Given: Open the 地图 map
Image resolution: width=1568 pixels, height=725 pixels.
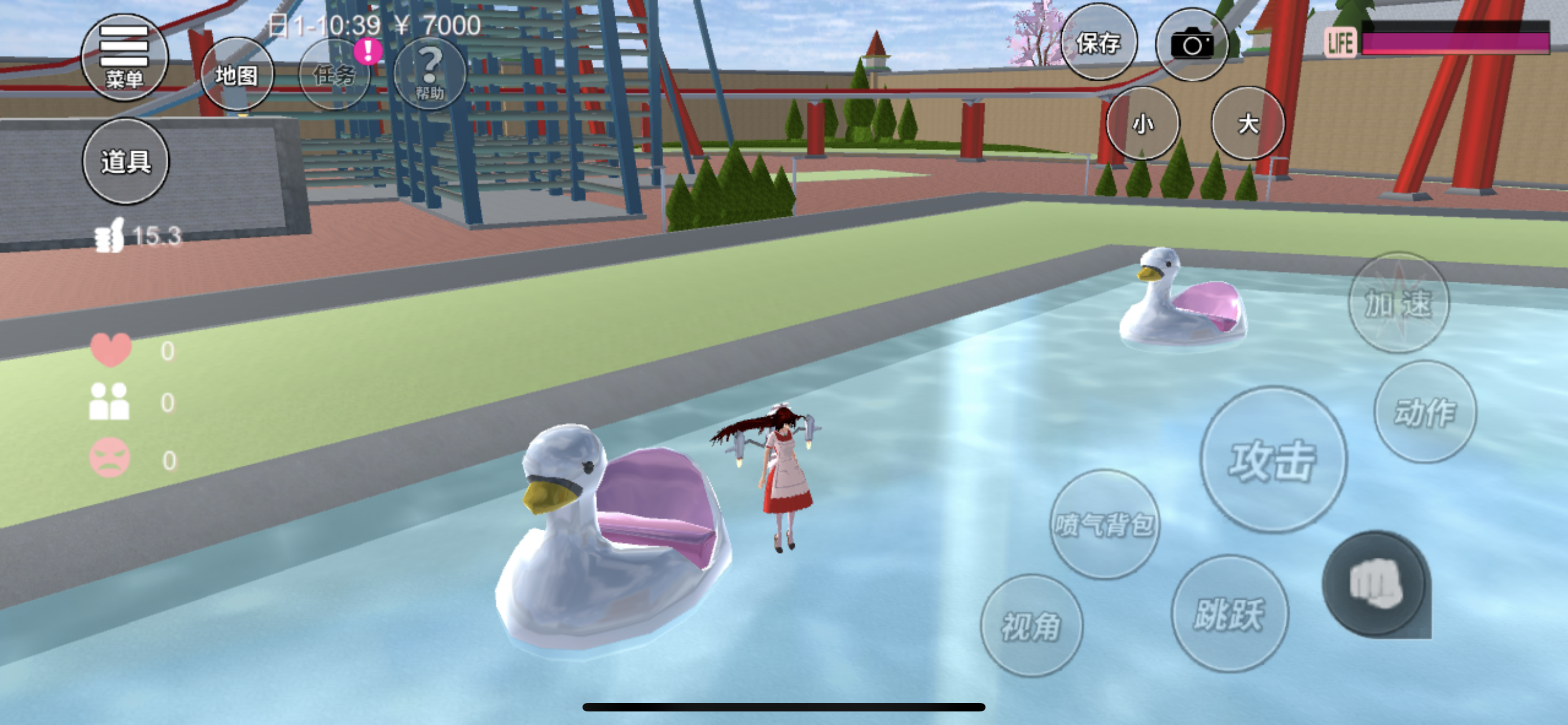Looking at the screenshot, I should pos(236,75).
